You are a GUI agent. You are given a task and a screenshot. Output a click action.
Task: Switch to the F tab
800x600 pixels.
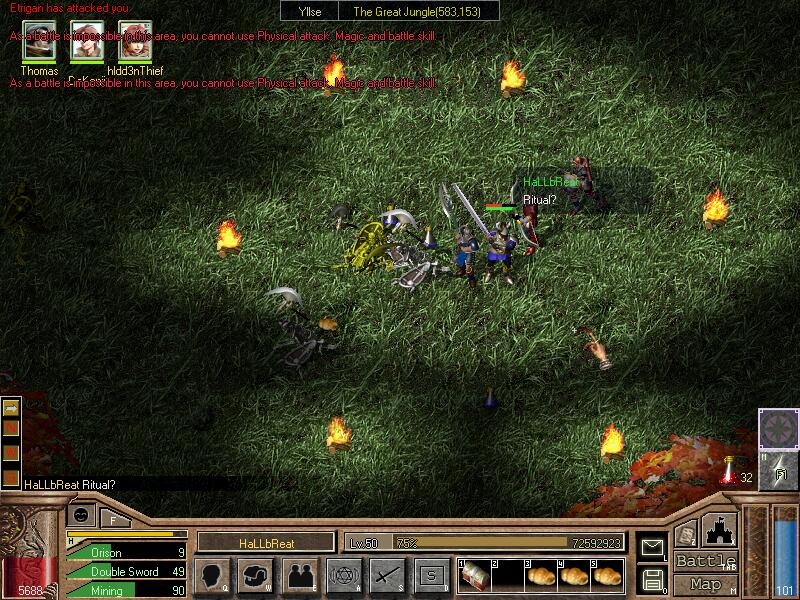click(113, 518)
